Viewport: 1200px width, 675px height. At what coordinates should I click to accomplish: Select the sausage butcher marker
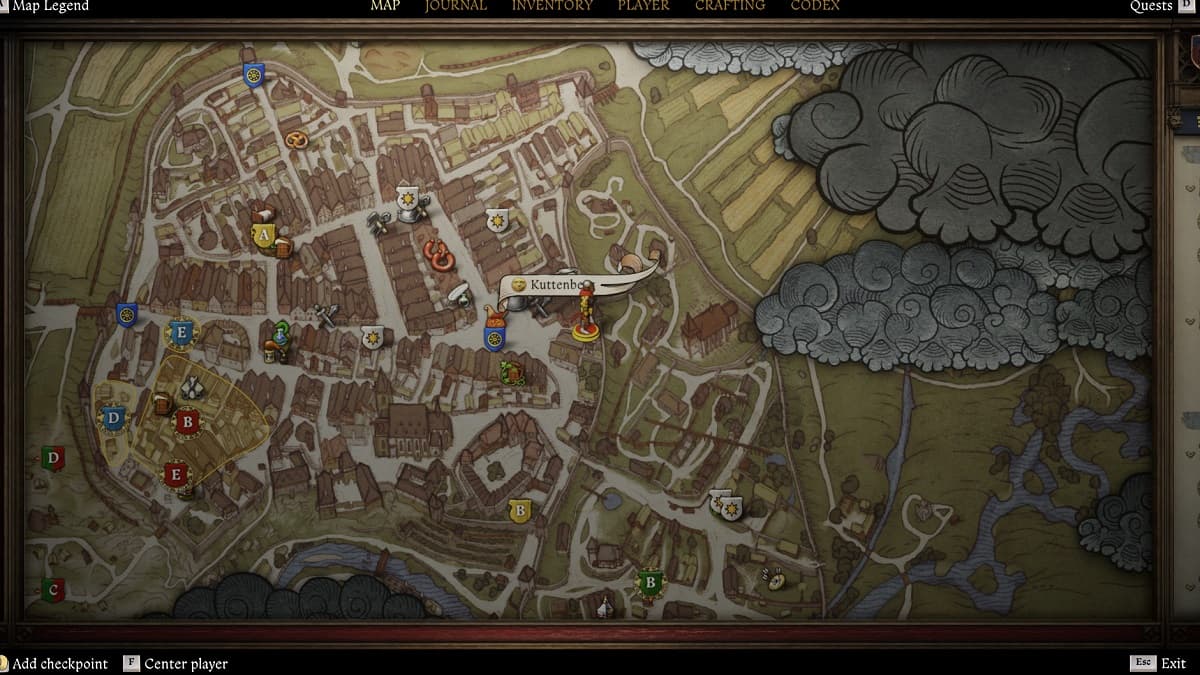[439, 254]
